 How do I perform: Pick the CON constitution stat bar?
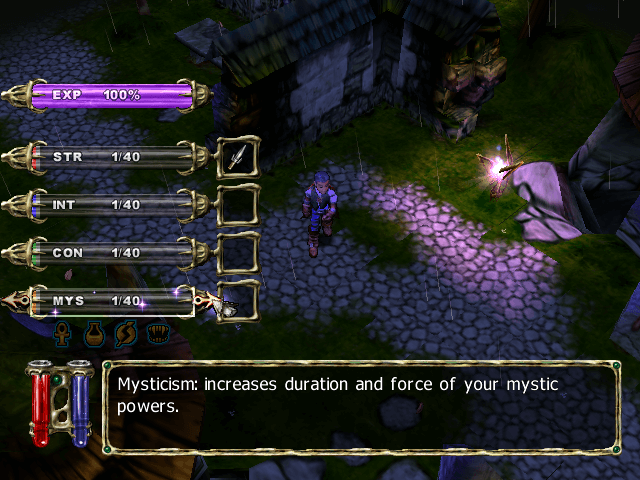pos(110,253)
